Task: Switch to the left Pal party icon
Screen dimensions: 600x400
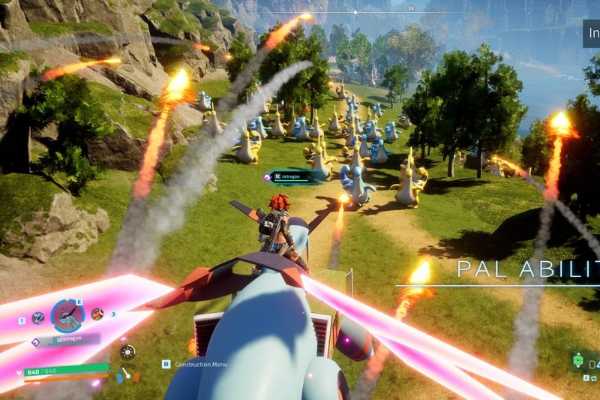Action: click(38, 317)
